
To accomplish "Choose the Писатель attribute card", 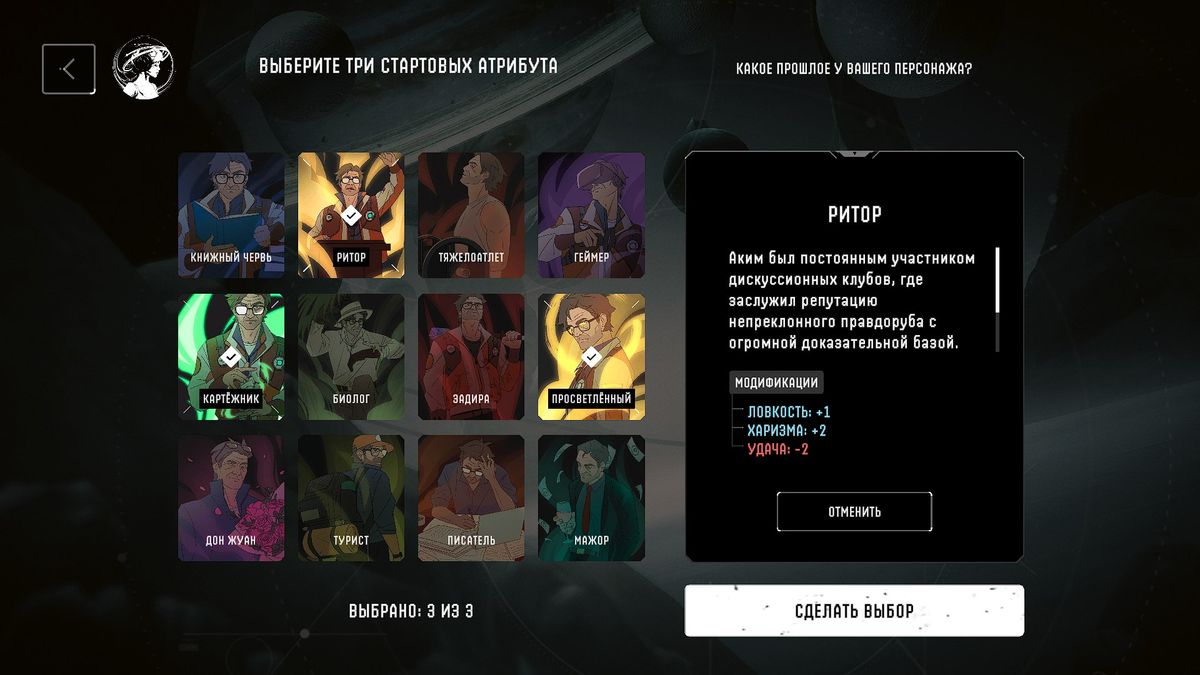I will point(471,498).
